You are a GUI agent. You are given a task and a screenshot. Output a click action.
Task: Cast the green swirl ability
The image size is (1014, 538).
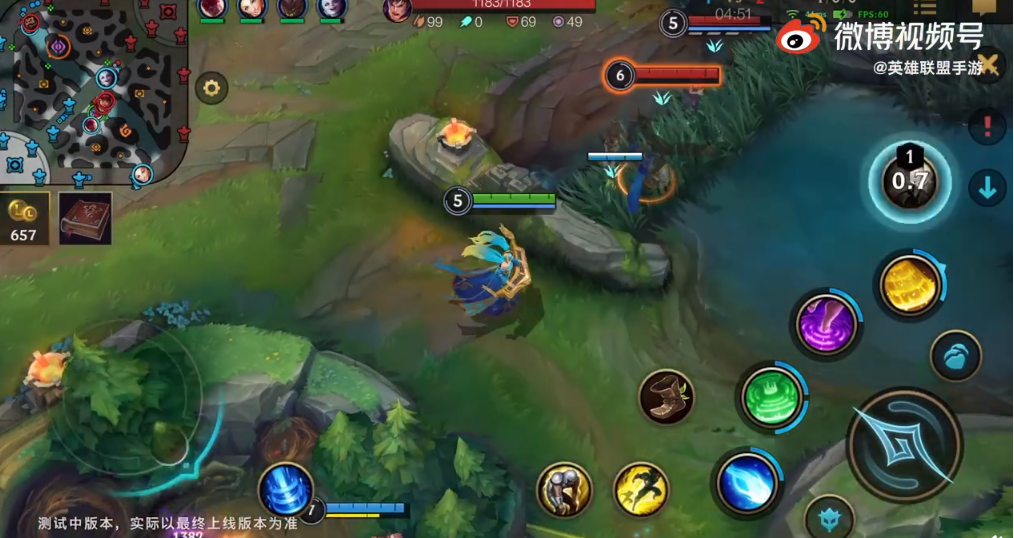(x=772, y=397)
